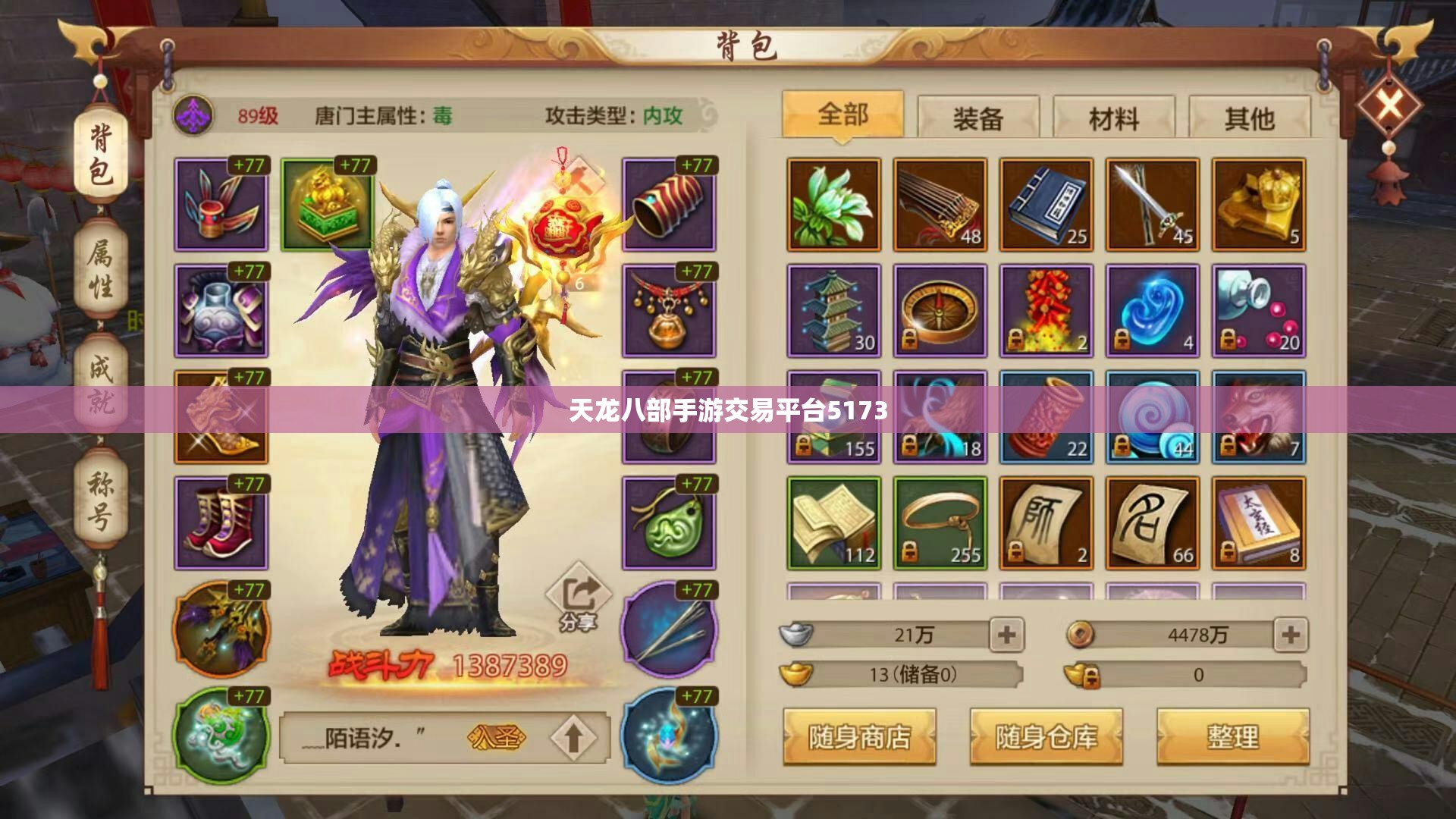Select the 其他 category tab
The width and height of the screenshot is (1456, 819).
[1251, 115]
